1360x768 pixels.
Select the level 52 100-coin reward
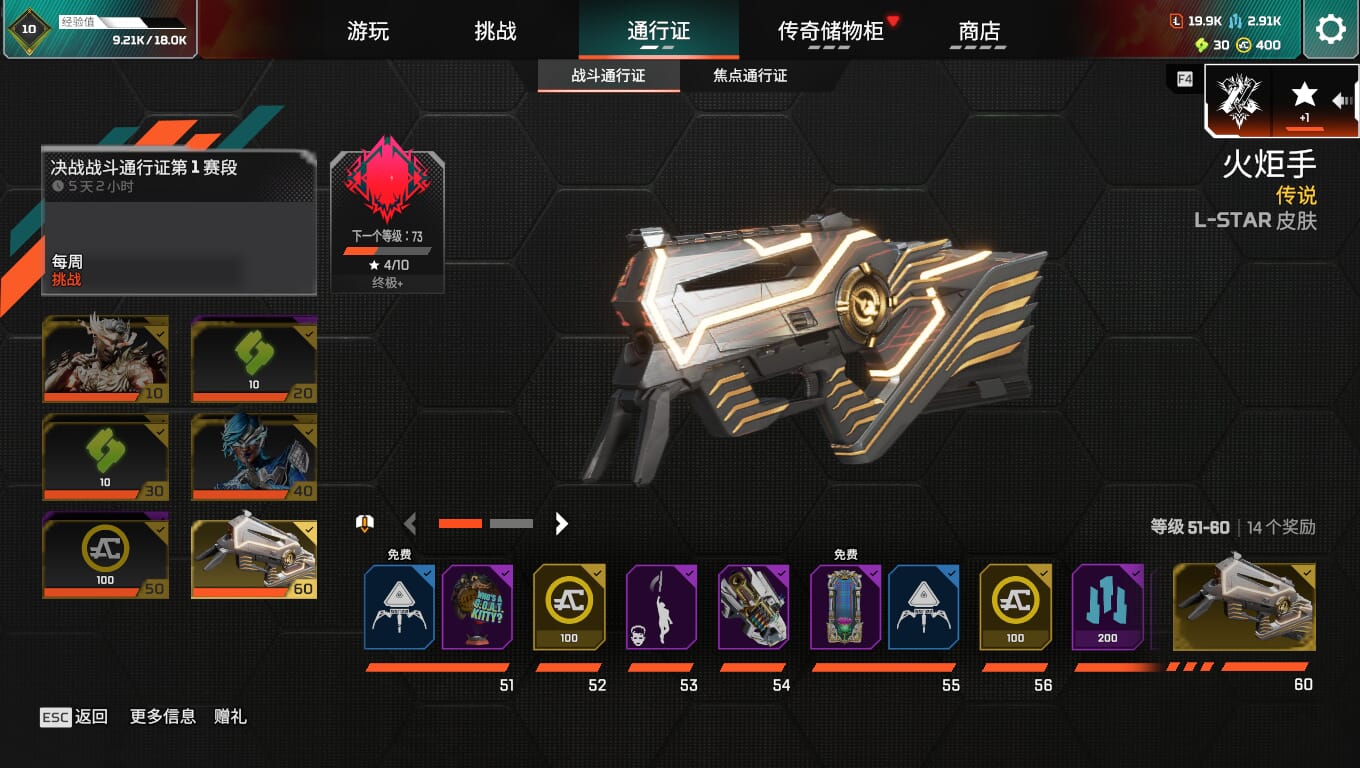pos(569,607)
